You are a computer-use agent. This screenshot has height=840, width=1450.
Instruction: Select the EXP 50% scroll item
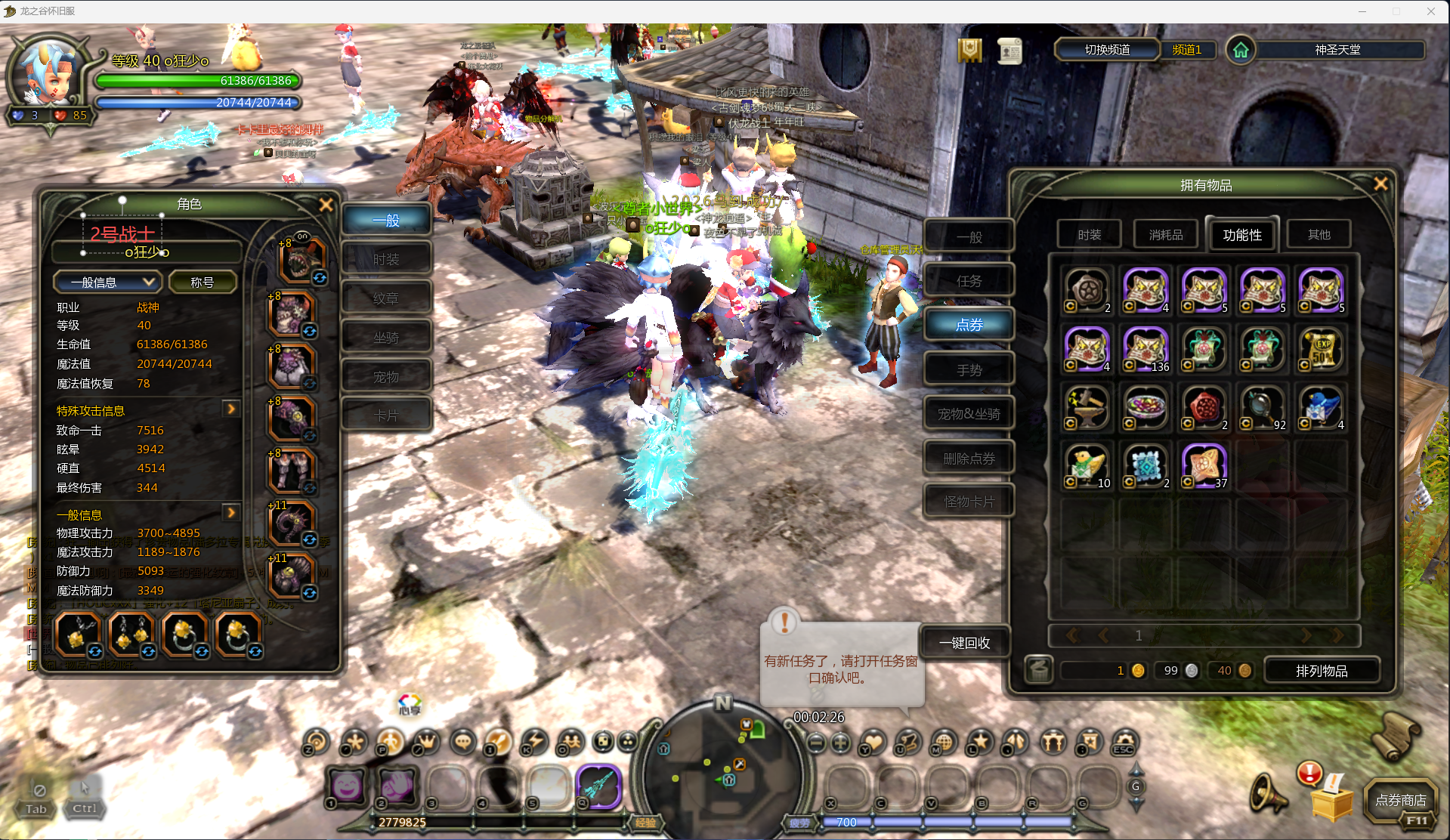(1321, 349)
